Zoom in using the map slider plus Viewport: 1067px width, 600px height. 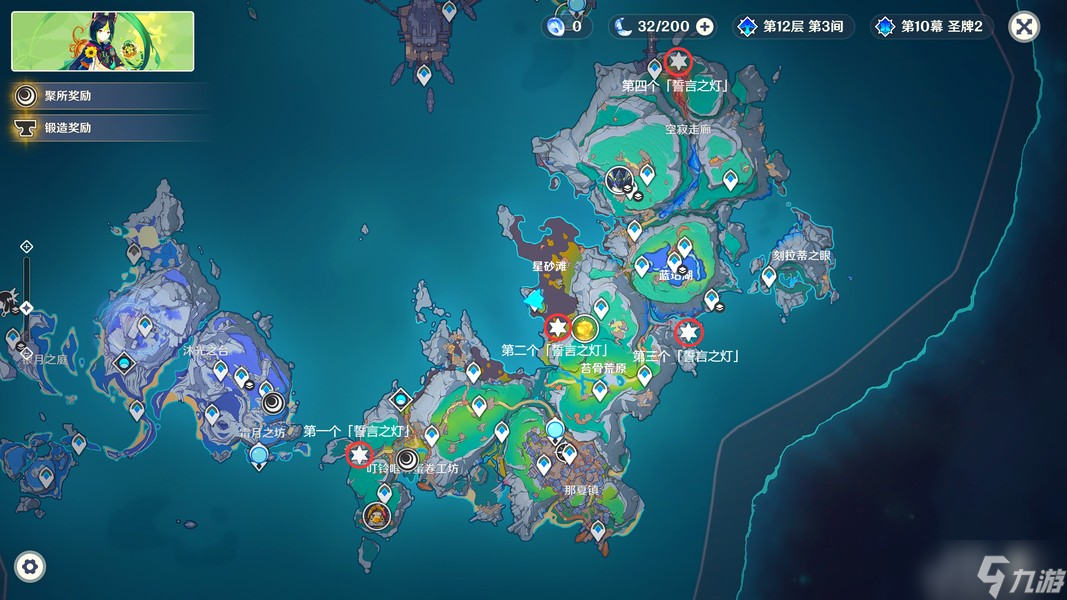(27, 247)
